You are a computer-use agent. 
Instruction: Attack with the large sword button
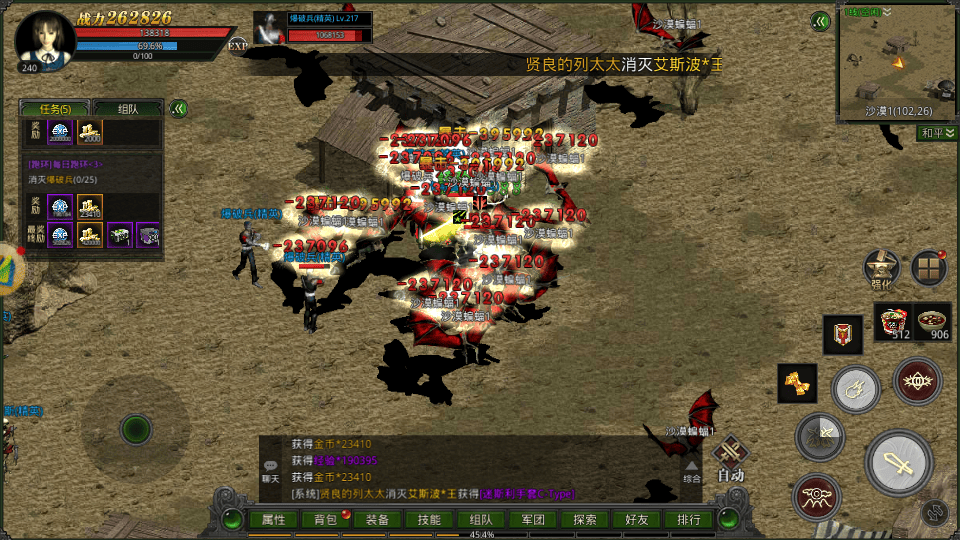coord(900,463)
